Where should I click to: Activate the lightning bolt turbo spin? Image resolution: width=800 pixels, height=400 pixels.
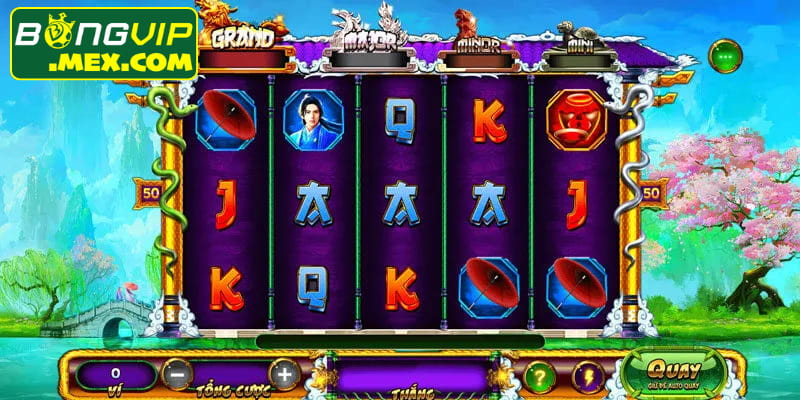point(588,376)
